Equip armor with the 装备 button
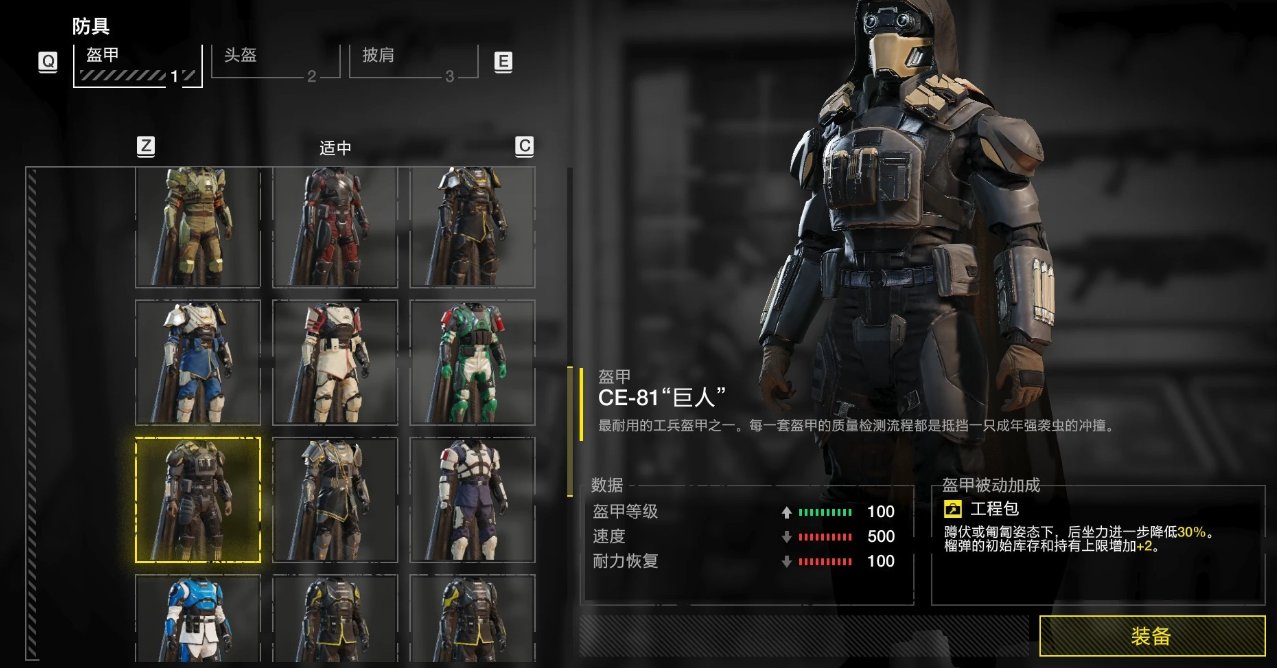Screen dimensions: 1277x668 click(1152, 636)
